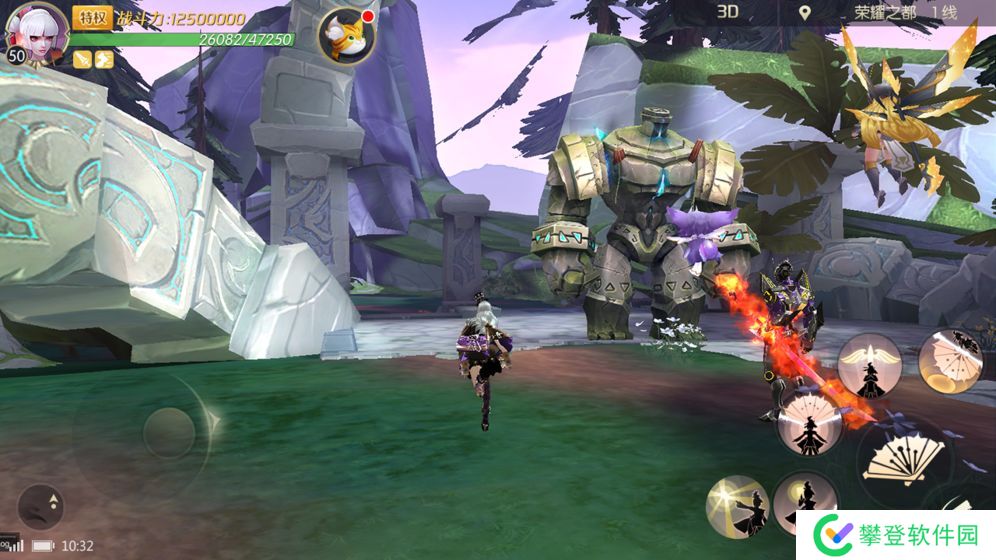This screenshot has height=560, width=996.
Task: Activate the light burst pointing skill
Action: pyautogui.click(x=737, y=505)
